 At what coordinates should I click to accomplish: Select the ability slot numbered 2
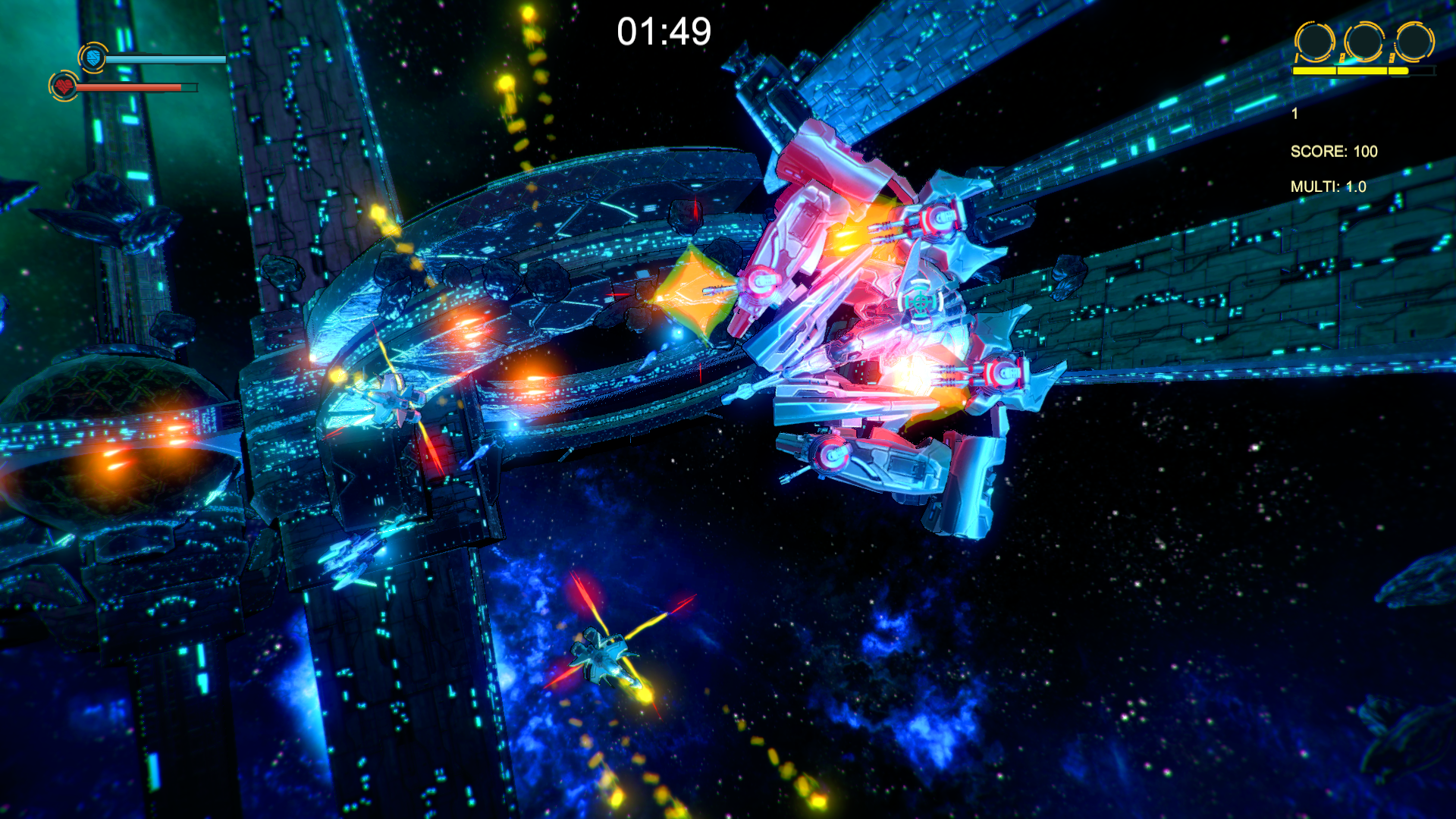(x=1364, y=42)
